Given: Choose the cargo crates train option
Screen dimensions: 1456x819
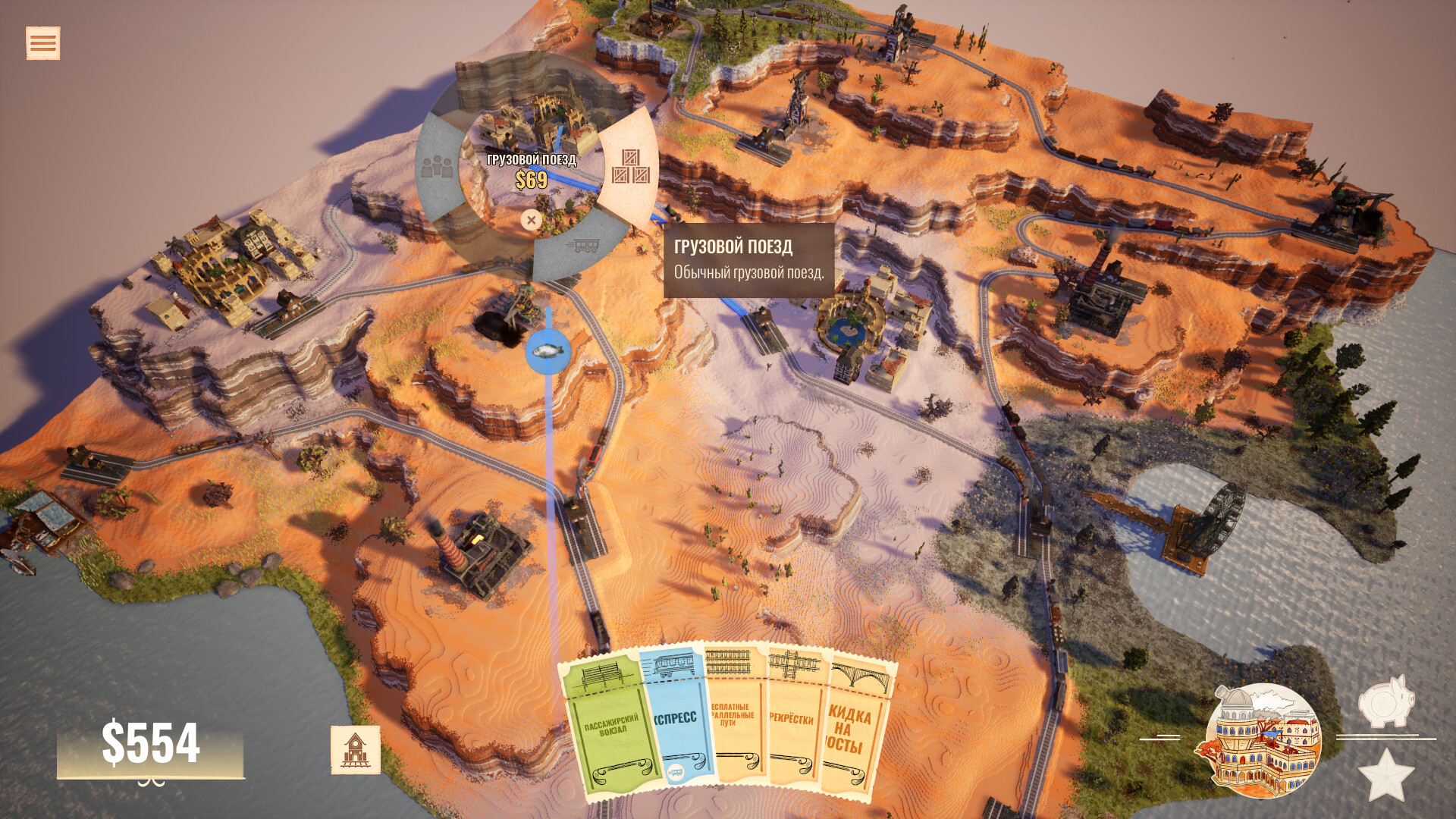Looking at the screenshot, I should pyautogui.click(x=630, y=167).
